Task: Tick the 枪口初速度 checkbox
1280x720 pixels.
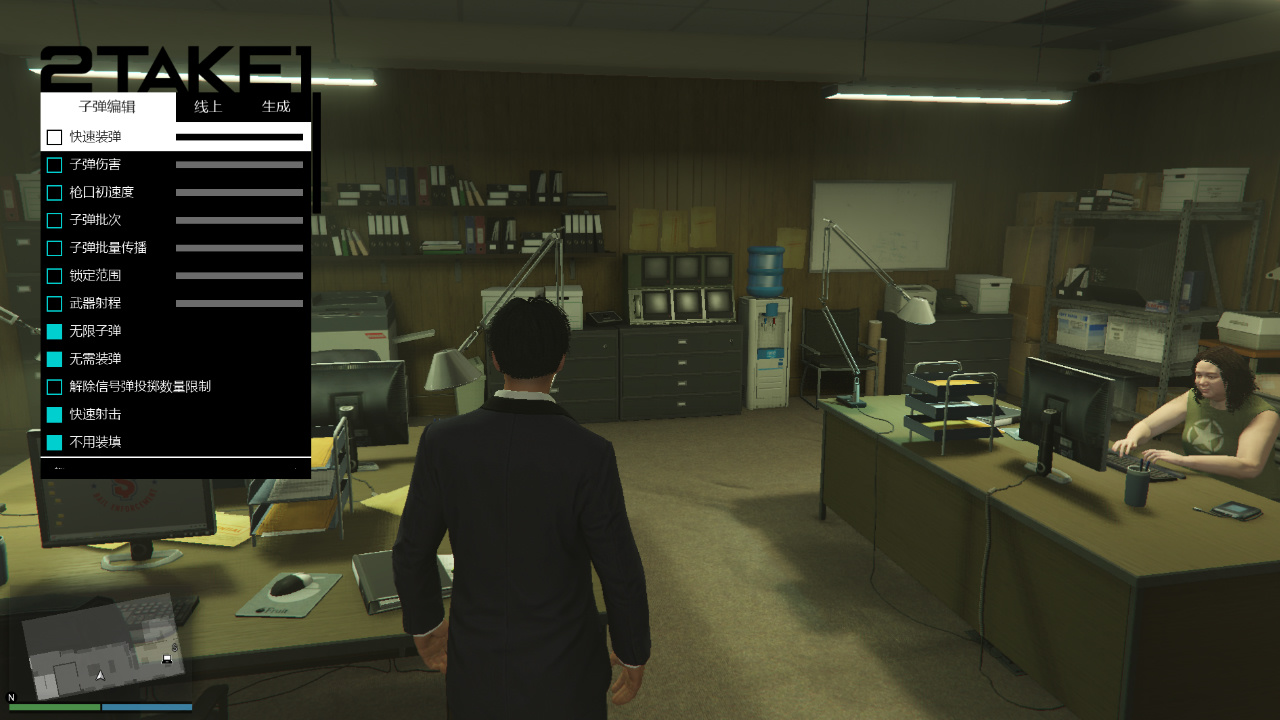Action: 55,193
